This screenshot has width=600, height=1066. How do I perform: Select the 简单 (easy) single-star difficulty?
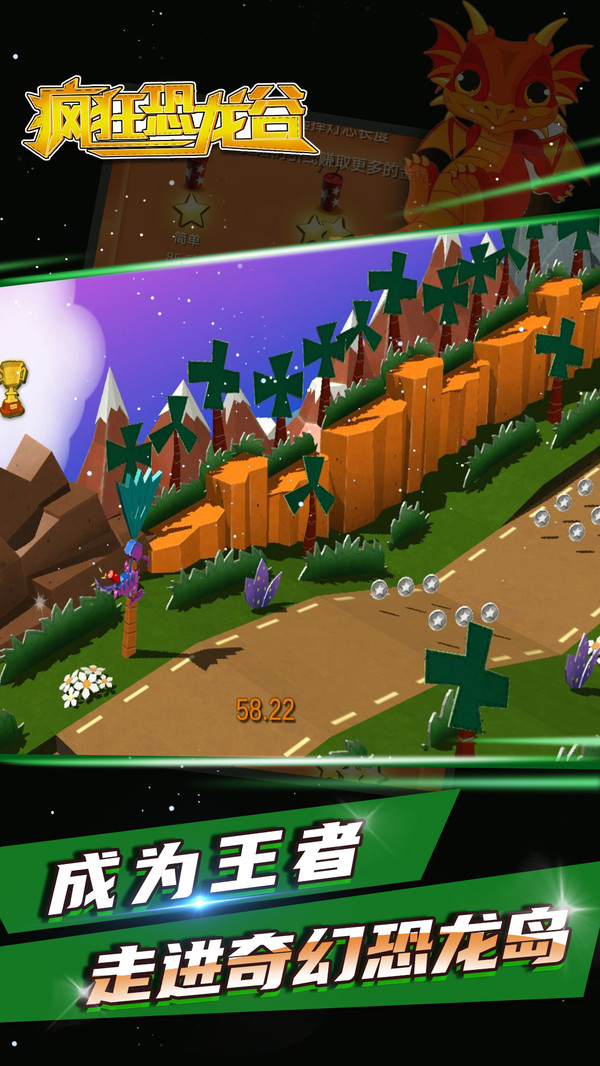pyautogui.click(x=189, y=211)
